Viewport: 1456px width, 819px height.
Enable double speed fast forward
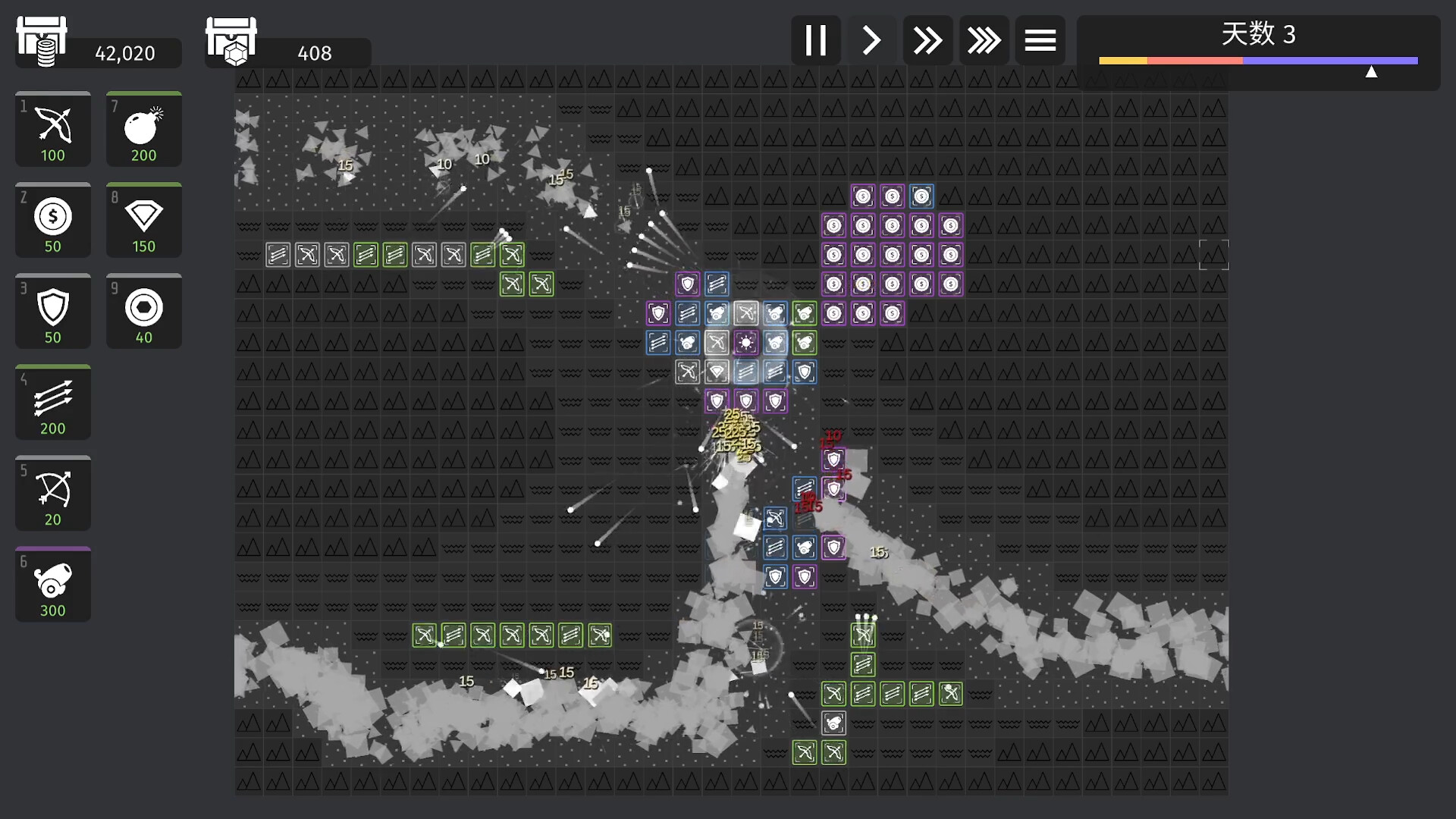tap(927, 40)
